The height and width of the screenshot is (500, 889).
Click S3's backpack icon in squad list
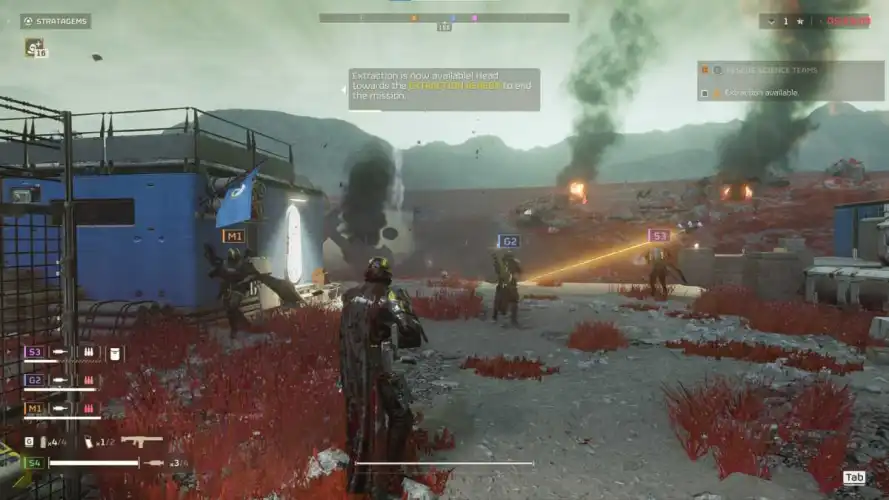tap(115, 353)
